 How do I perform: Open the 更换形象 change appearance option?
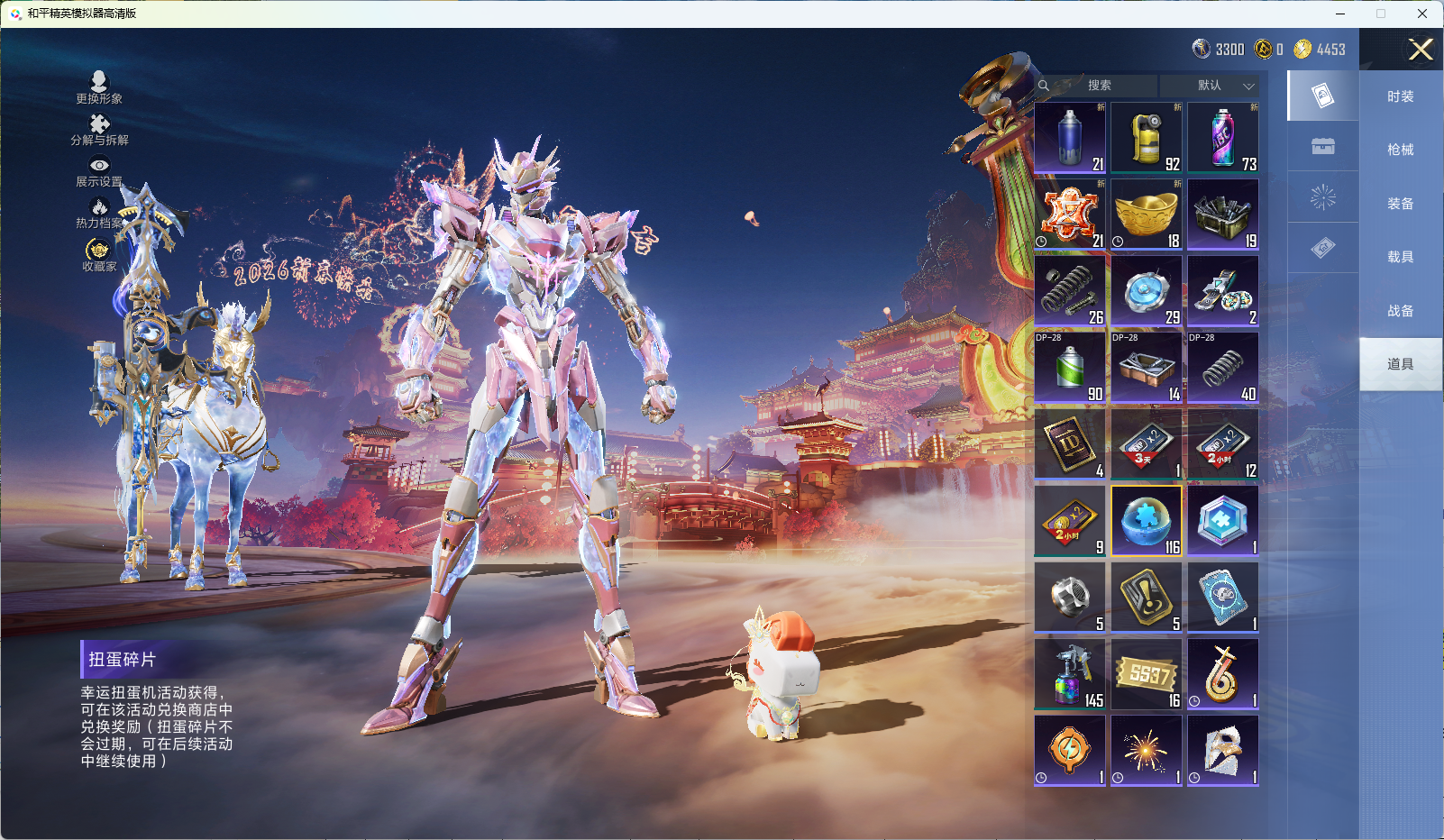(99, 87)
